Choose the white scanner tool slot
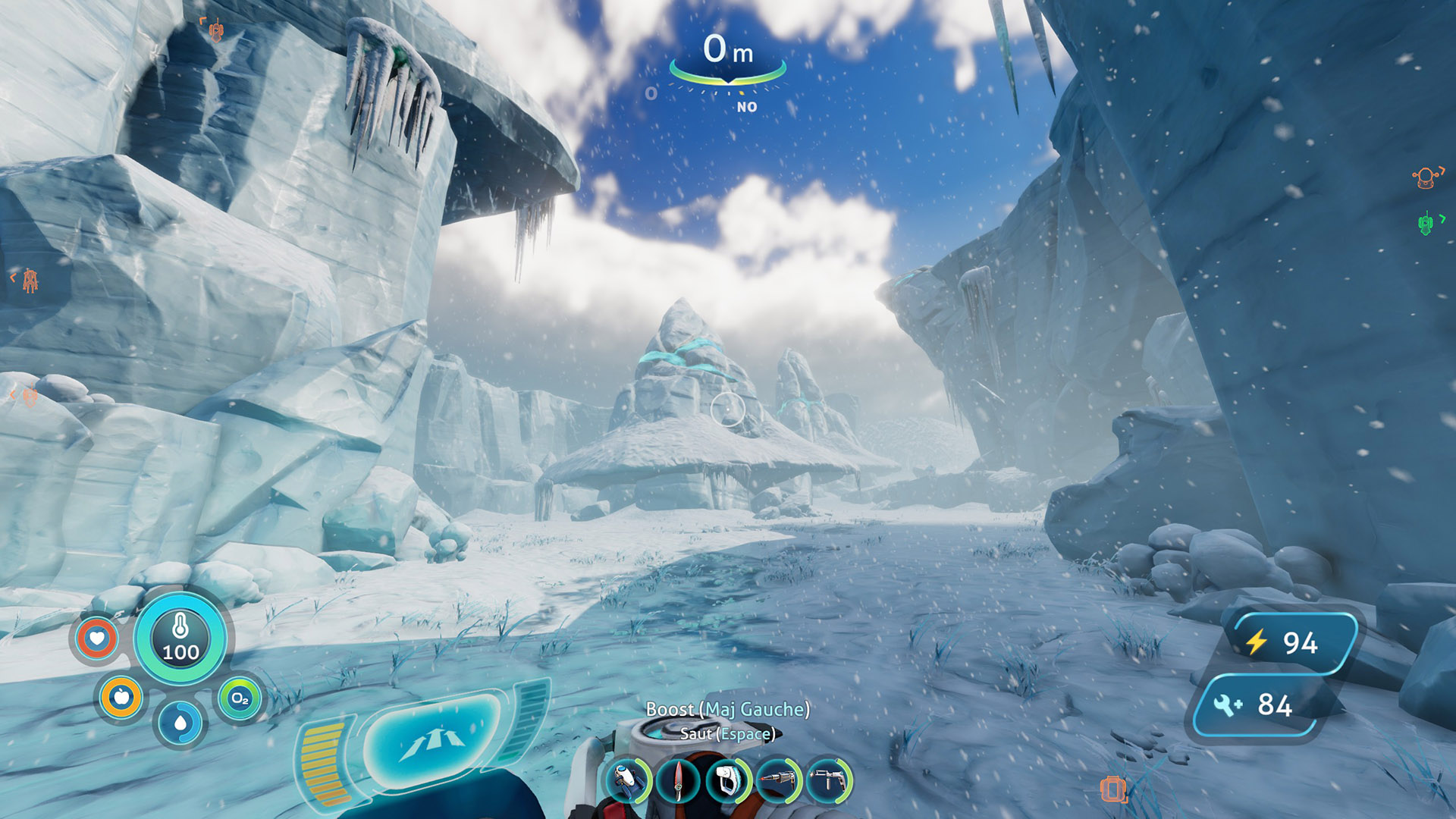This screenshot has height=819, width=1456. point(727,780)
